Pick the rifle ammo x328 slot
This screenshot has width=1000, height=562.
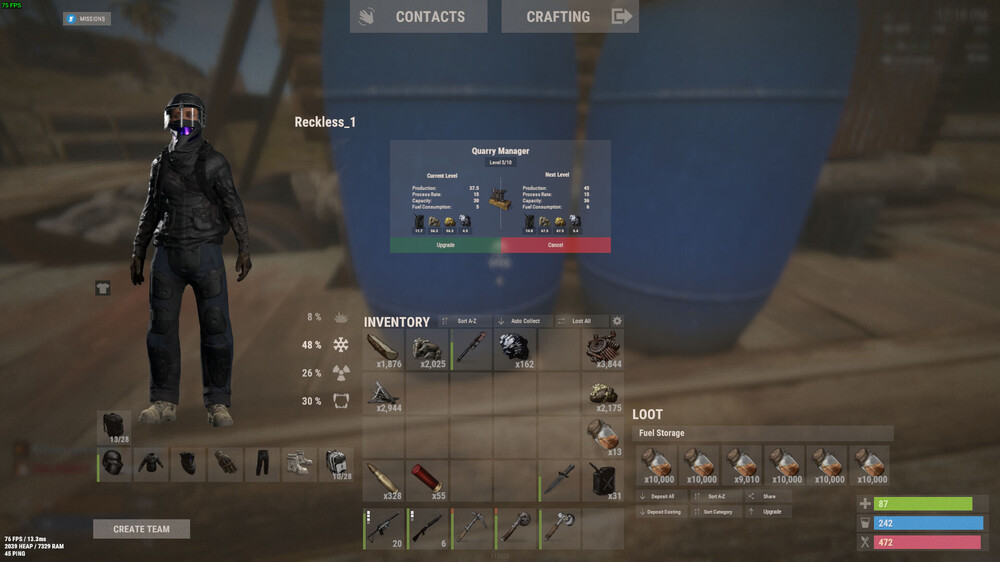[x=383, y=480]
